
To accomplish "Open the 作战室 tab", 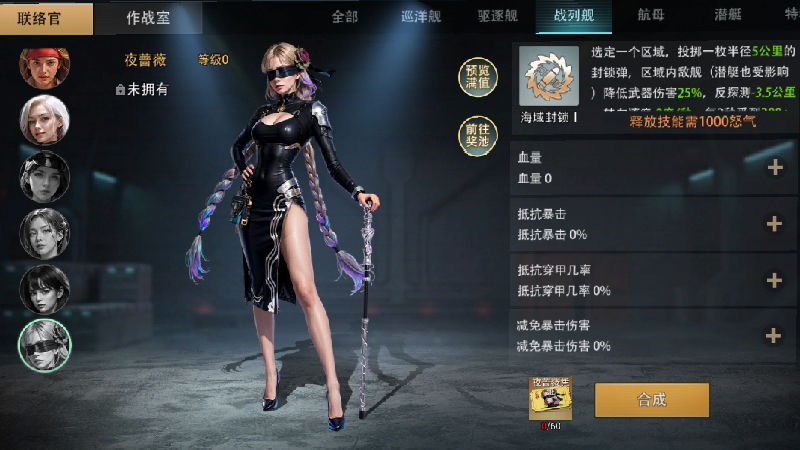I will coord(148,17).
